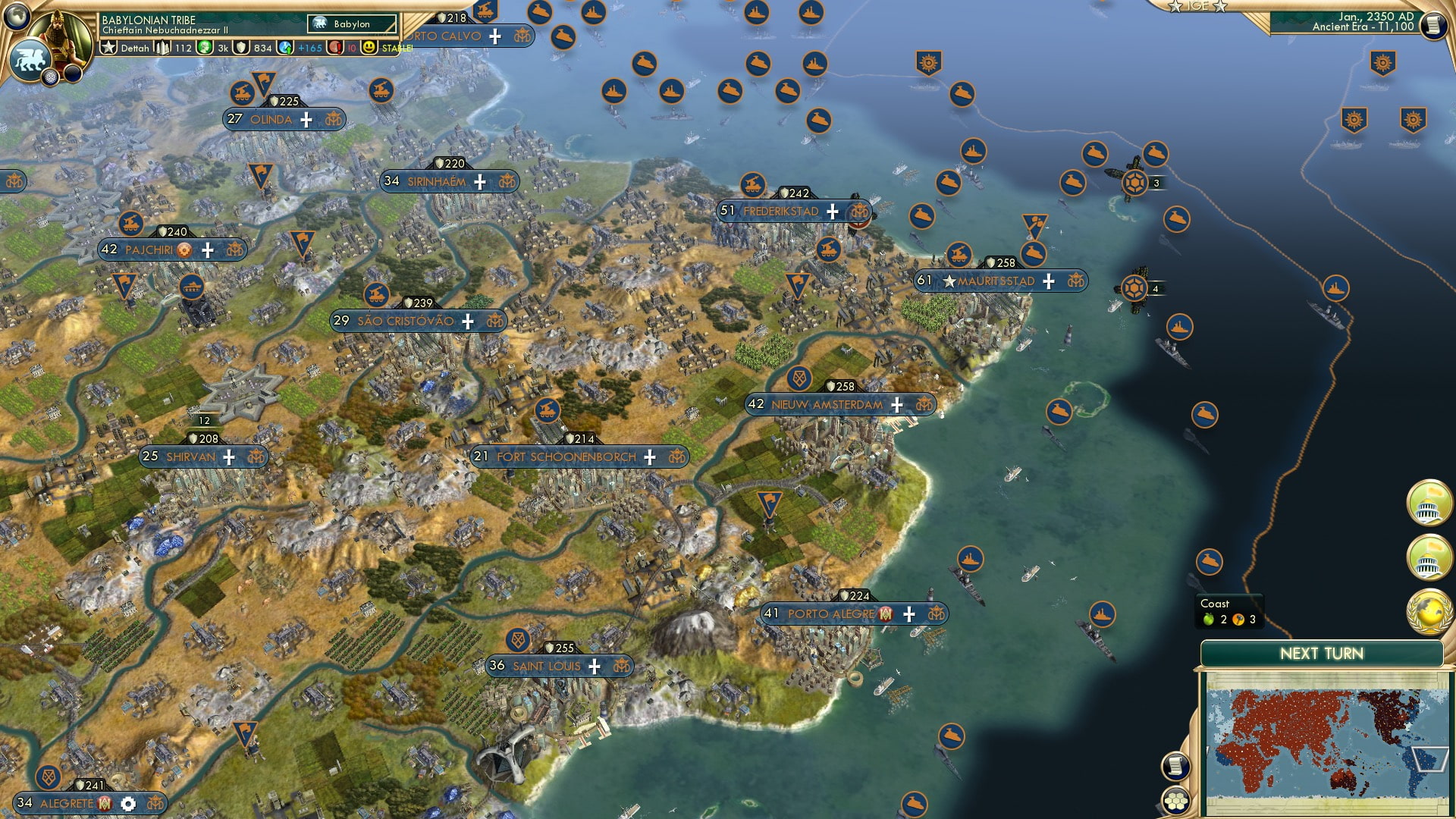
Task: Open Fort Schoonenborch city banner
Action: (566, 457)
